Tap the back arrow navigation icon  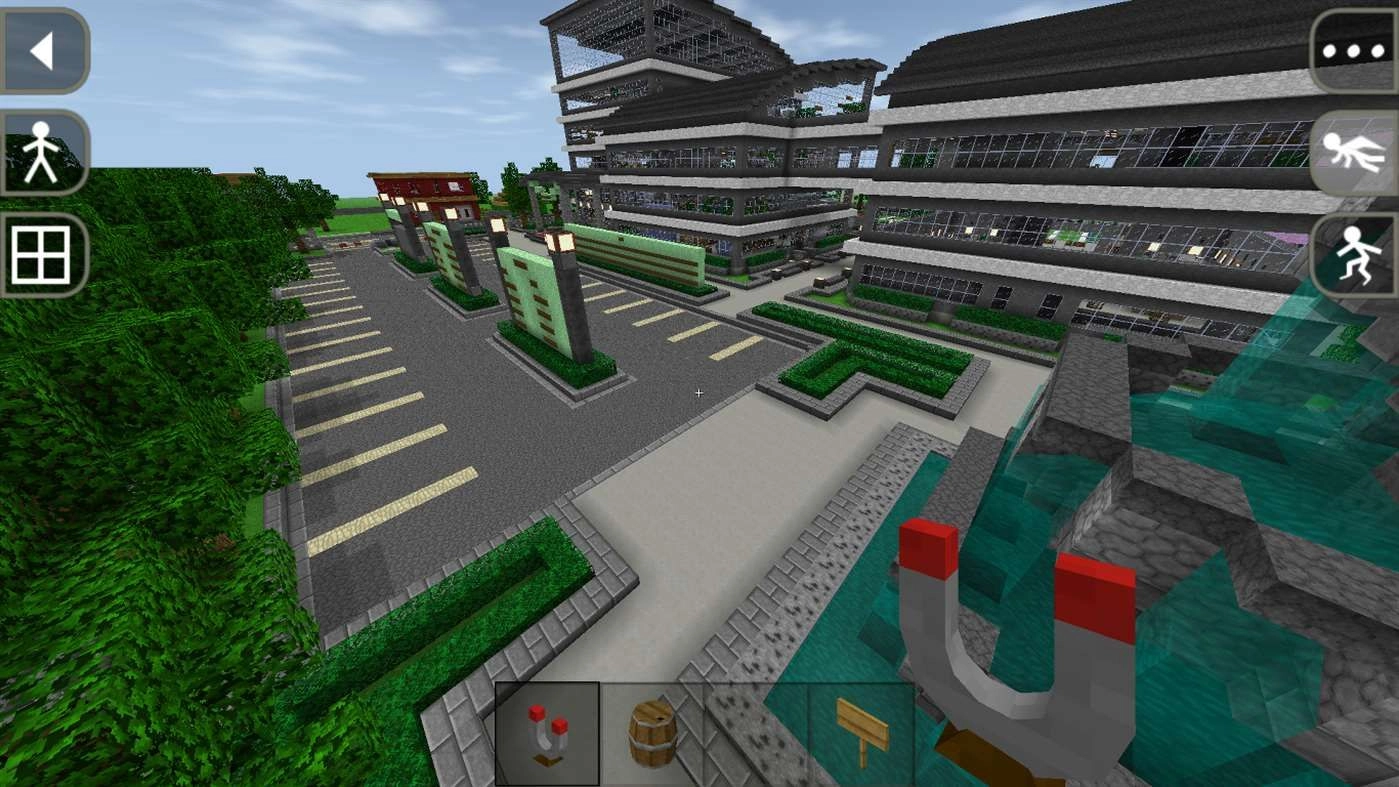(44, 52)
